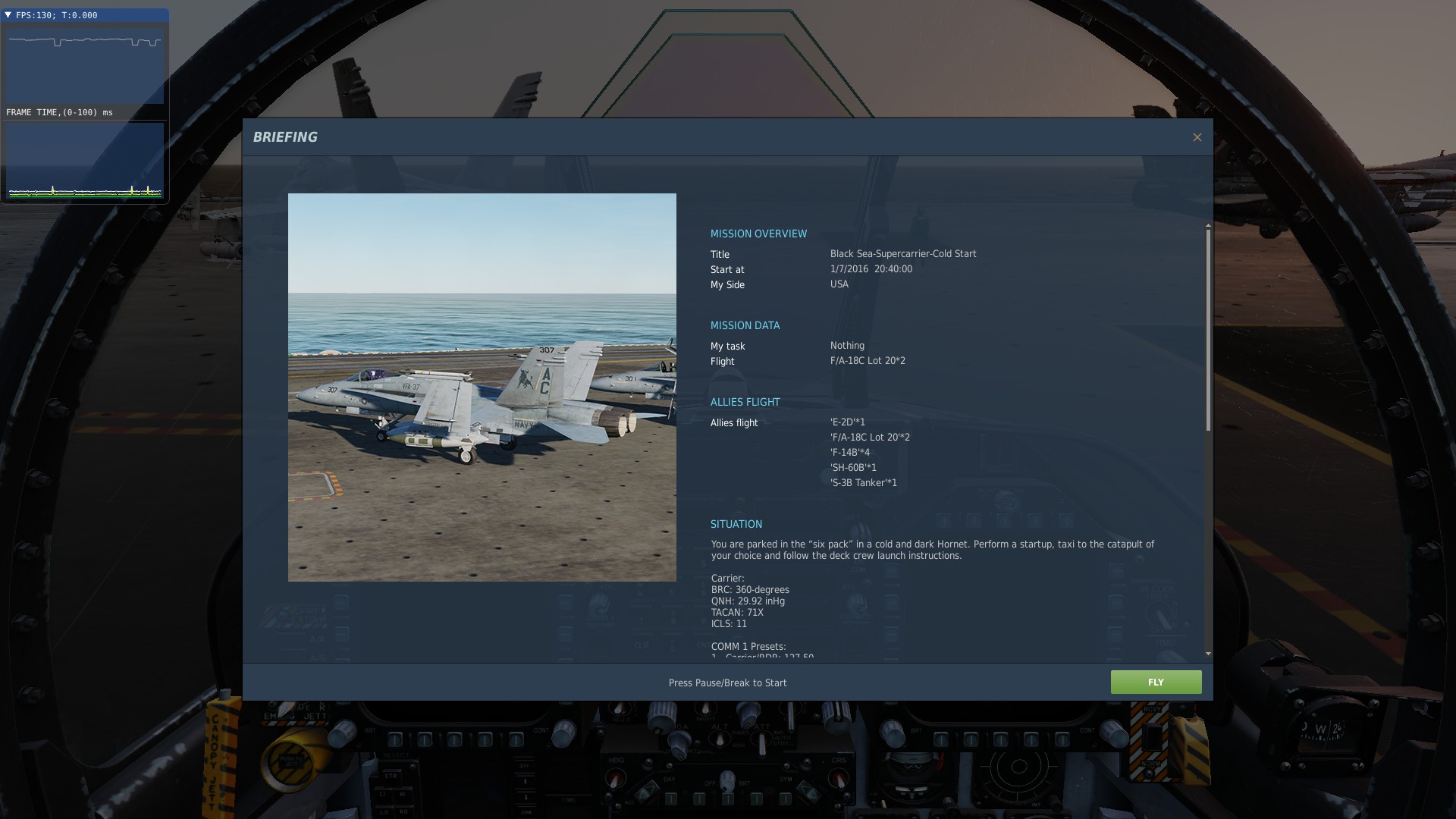The height and width of the screenshot is (819, 1456).
Task: Expand the 'S-3B Tanker'*1 flight entry
Action: click(862, 482)
